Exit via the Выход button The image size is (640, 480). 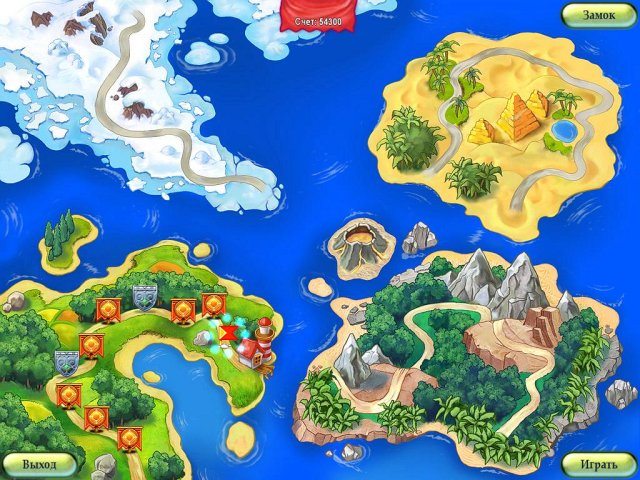pyautogui.click(x=39, y=464)
